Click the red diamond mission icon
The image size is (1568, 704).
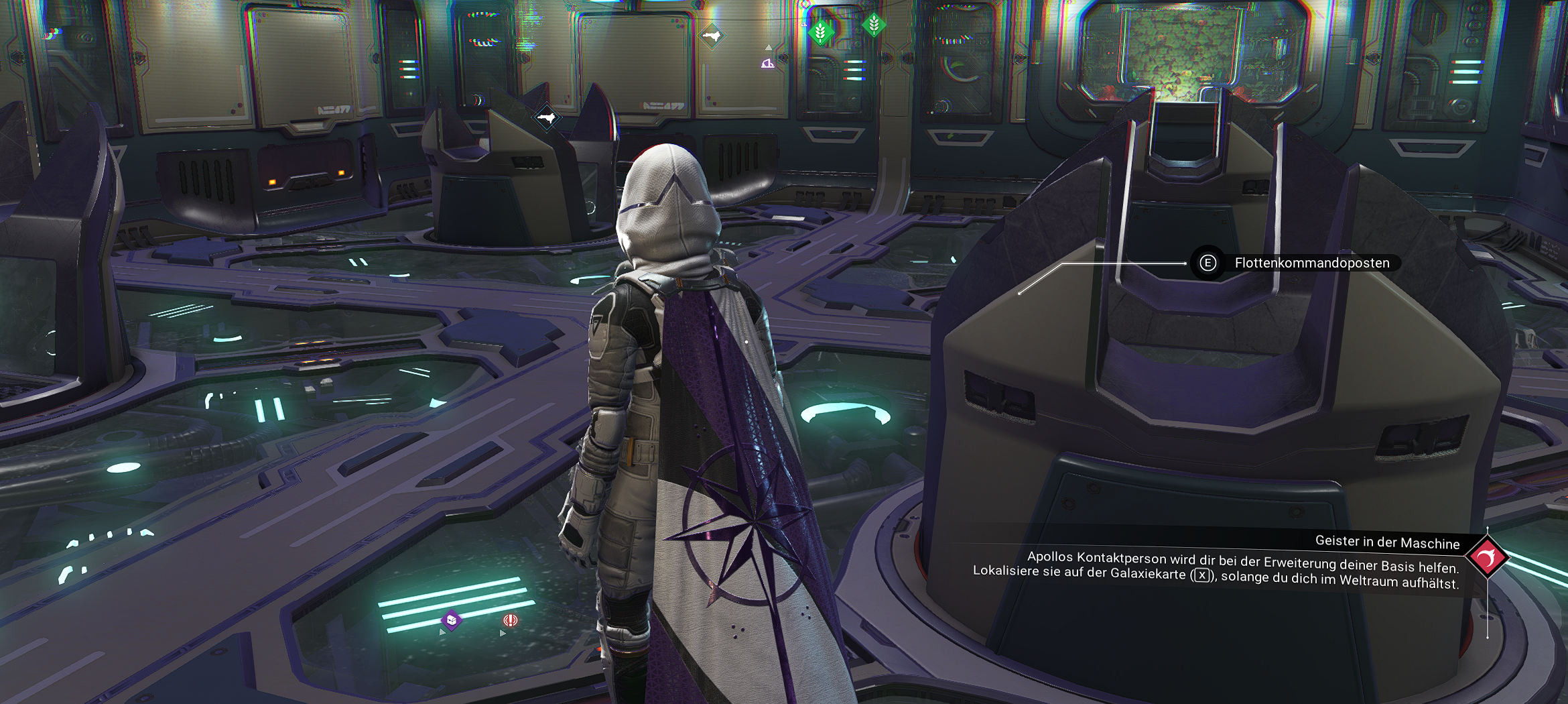click(1487, 557)
